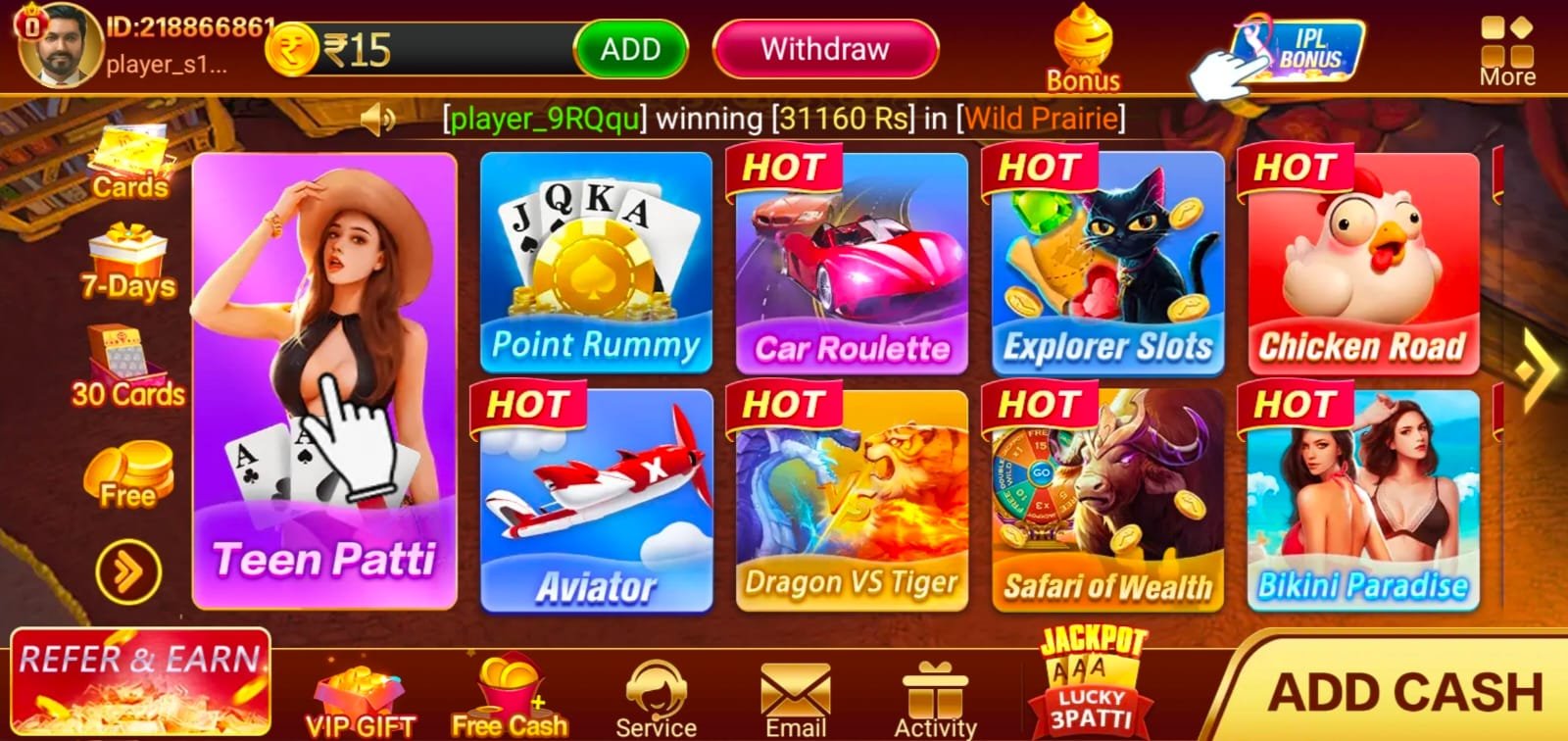This screenshot has height=741, width=1568.
Task: Open VIP GIFT from the bottom bar
Action: click(x=361, y=696)
